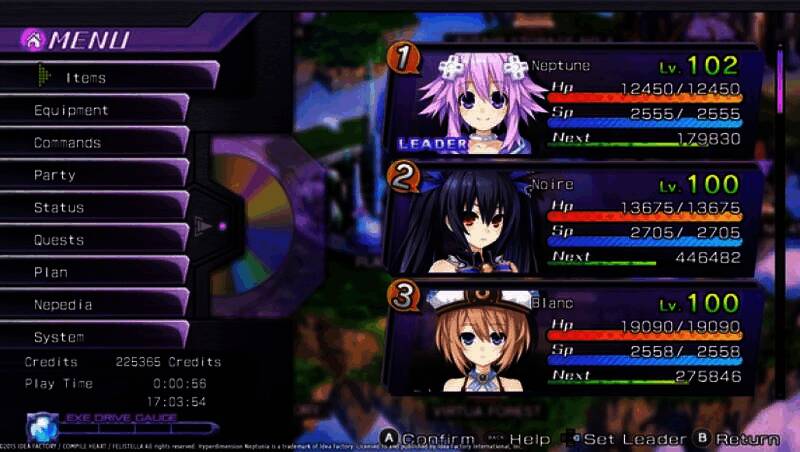800x452 pixels.
Task: Choose Nepedia in the menu
Action: point(95,304)
